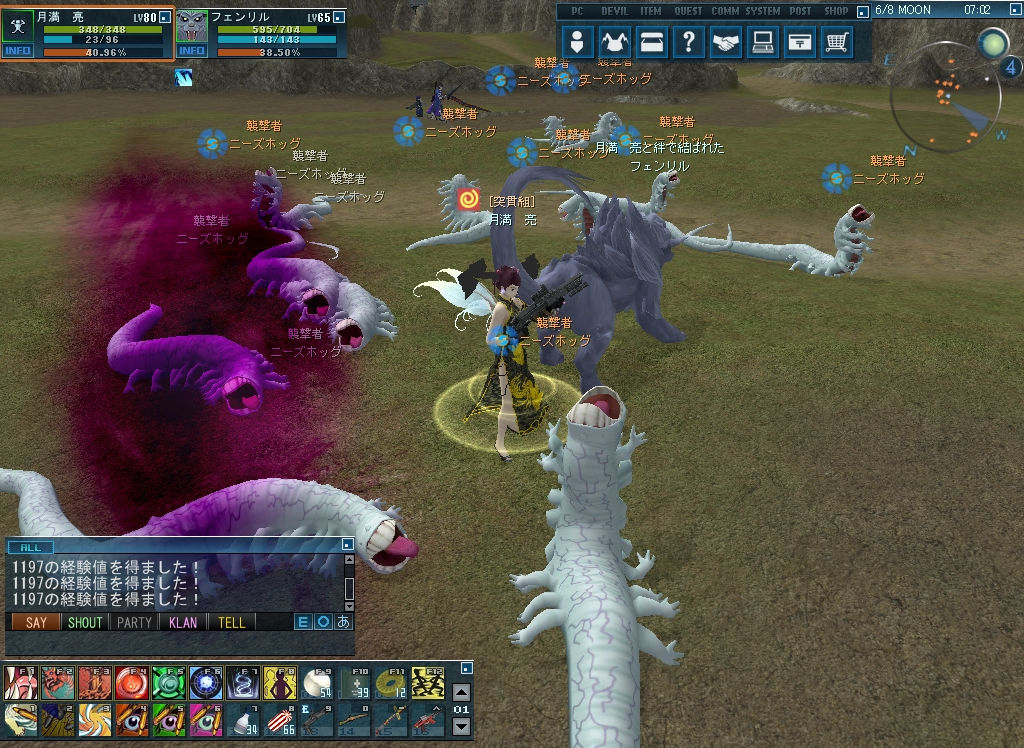The width and height of the screenshot is (1024, 748).
Task: Use the F4 red orb skill
Action: (131, 683)
